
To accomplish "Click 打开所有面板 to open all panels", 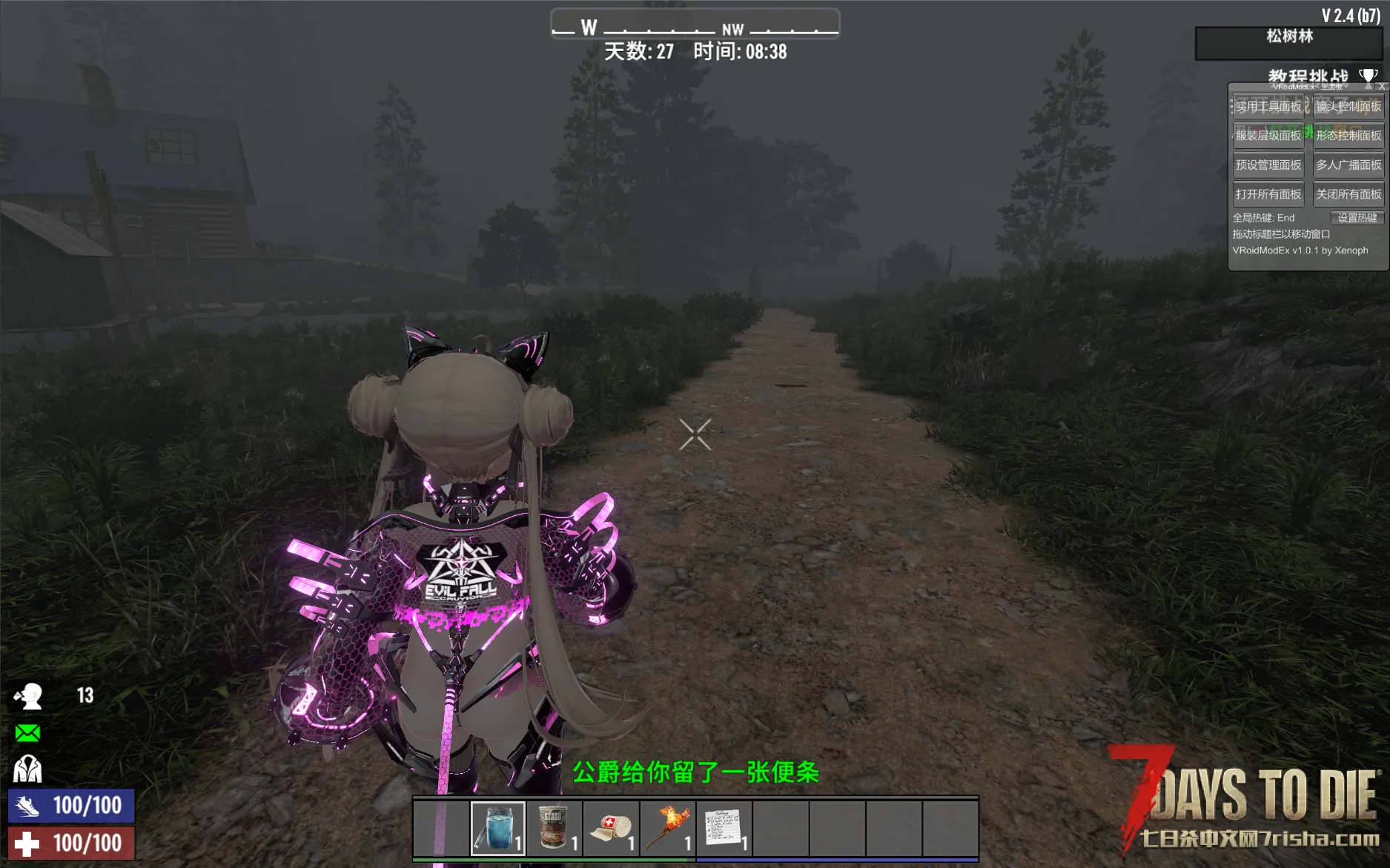I will point(1268,194).
